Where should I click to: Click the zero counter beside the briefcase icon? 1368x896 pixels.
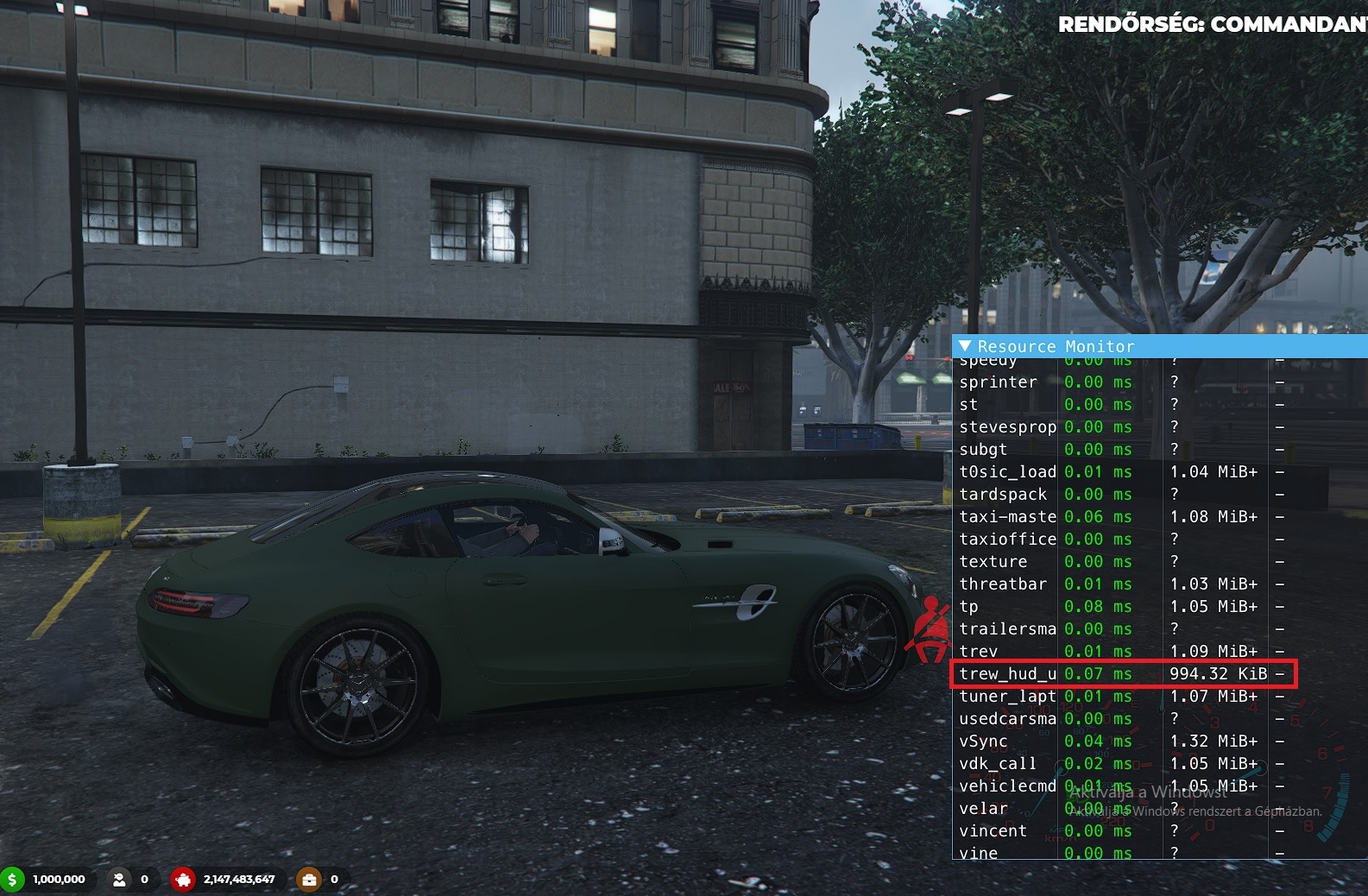point(332,879)
